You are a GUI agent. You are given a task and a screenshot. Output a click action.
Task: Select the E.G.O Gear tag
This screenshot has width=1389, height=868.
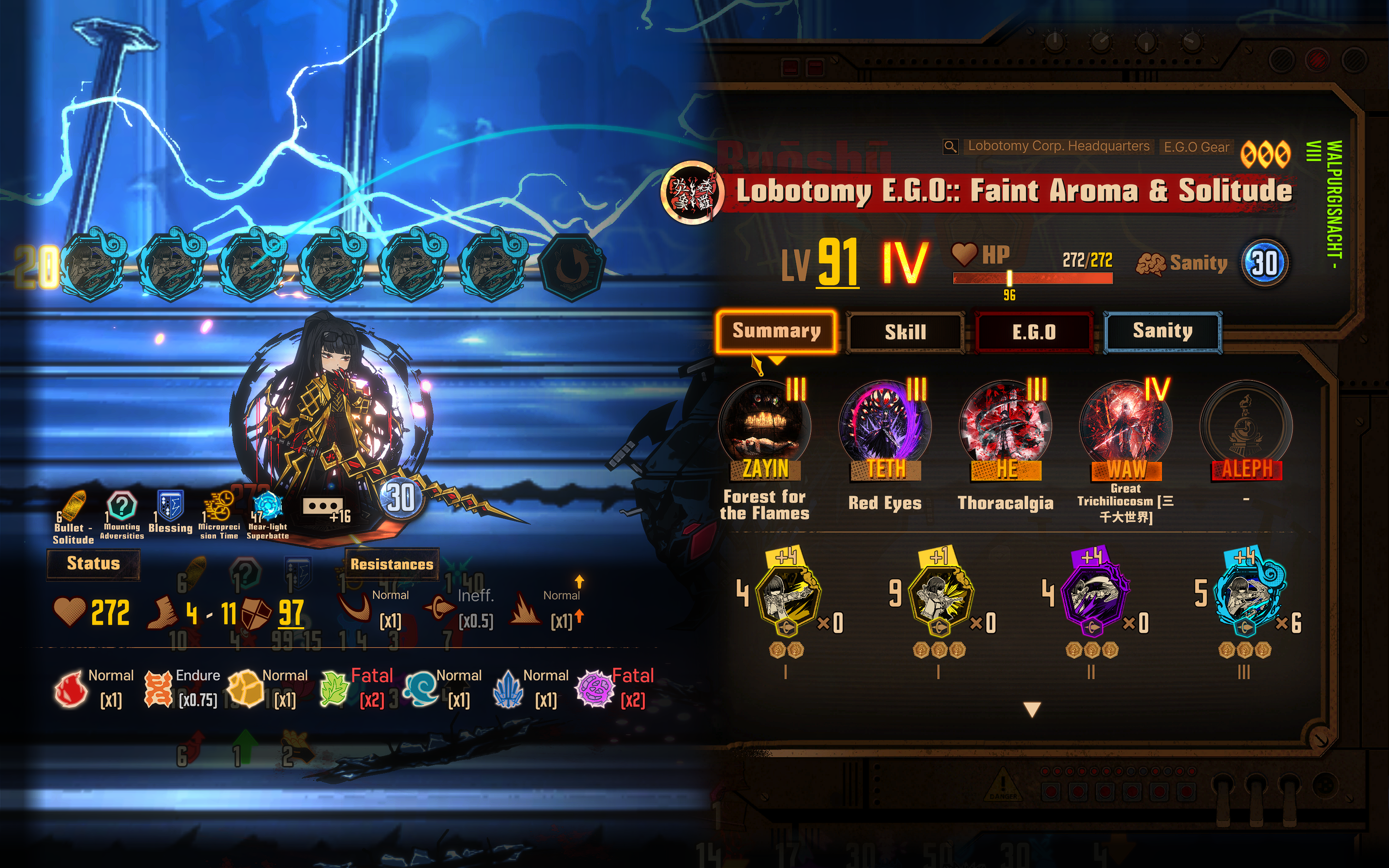[1196, 147]
